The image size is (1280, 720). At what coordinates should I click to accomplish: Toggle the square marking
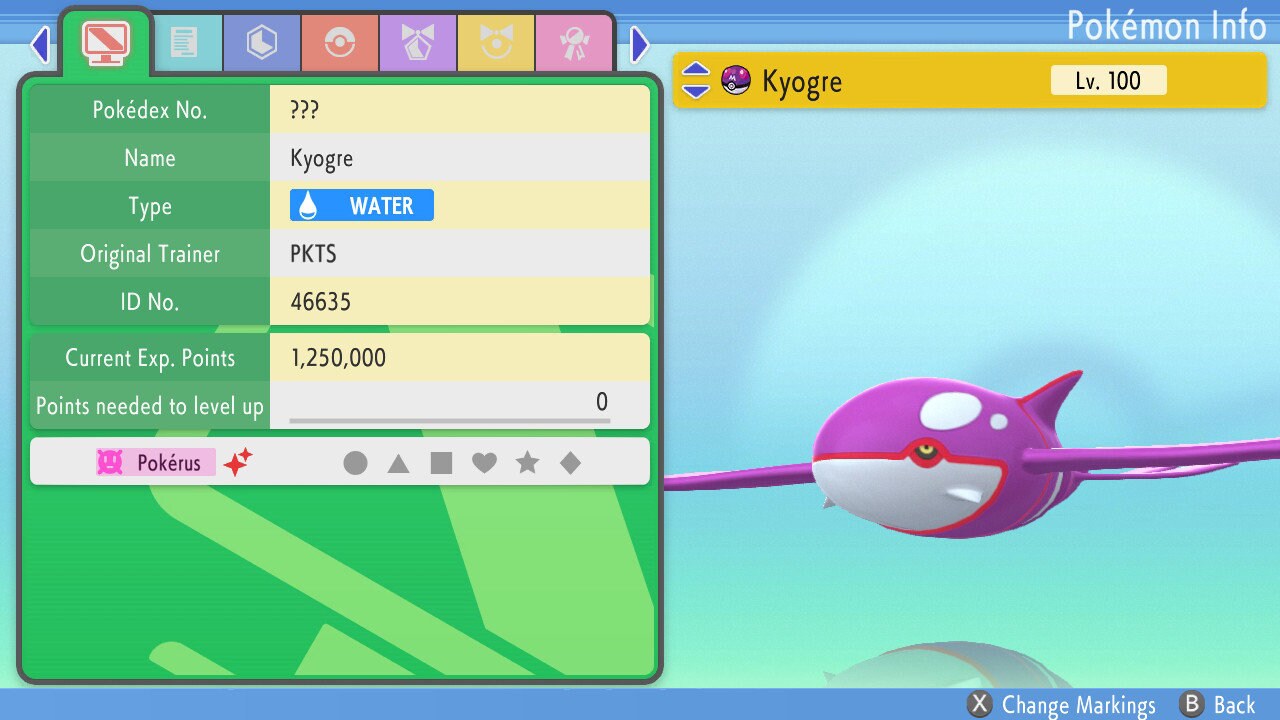coord(441,462)
